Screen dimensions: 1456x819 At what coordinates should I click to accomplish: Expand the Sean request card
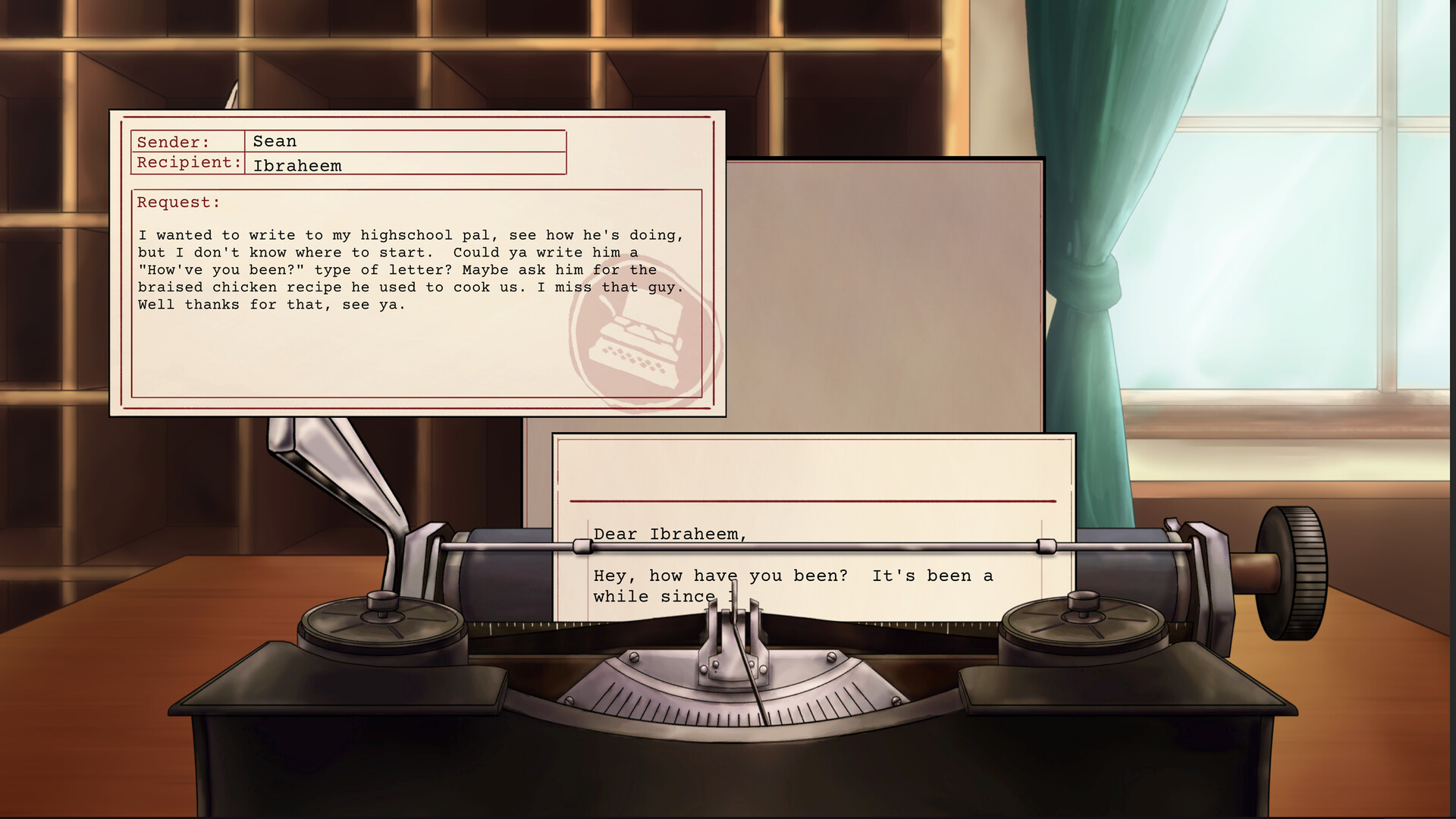tap(417, 265)
